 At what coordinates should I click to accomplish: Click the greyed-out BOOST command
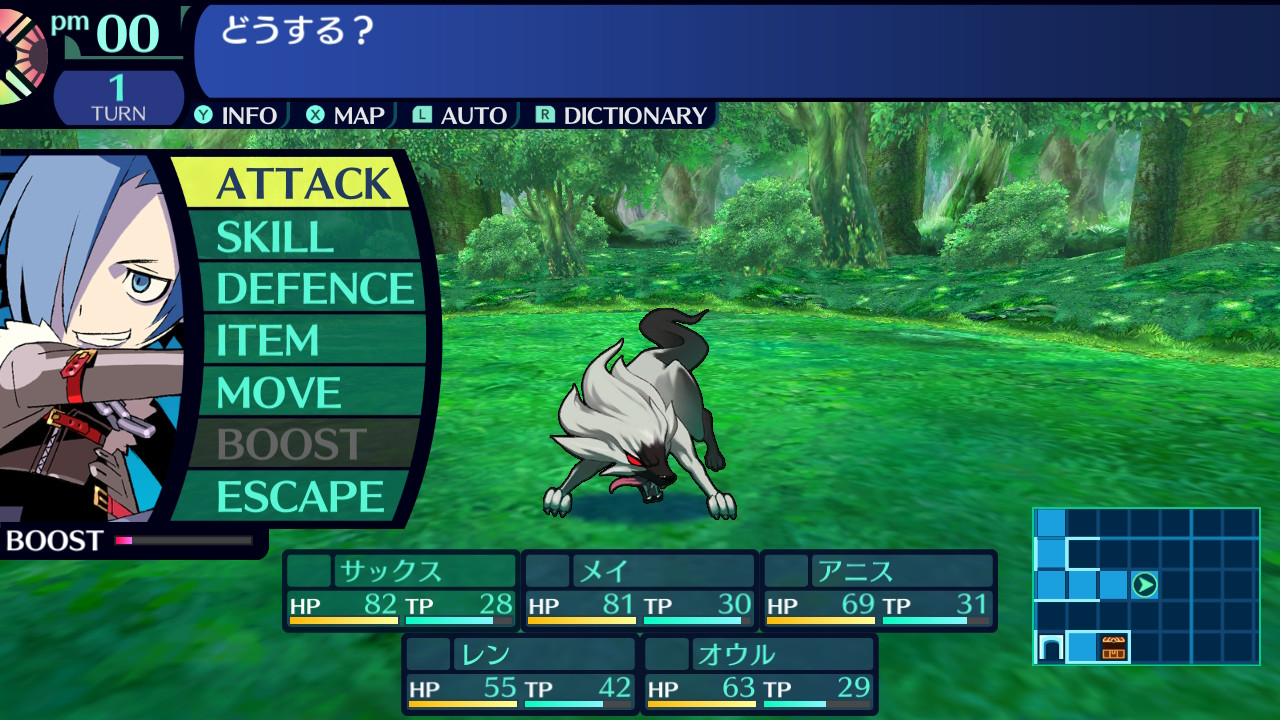pyautogui.click(x=291, y=445)
